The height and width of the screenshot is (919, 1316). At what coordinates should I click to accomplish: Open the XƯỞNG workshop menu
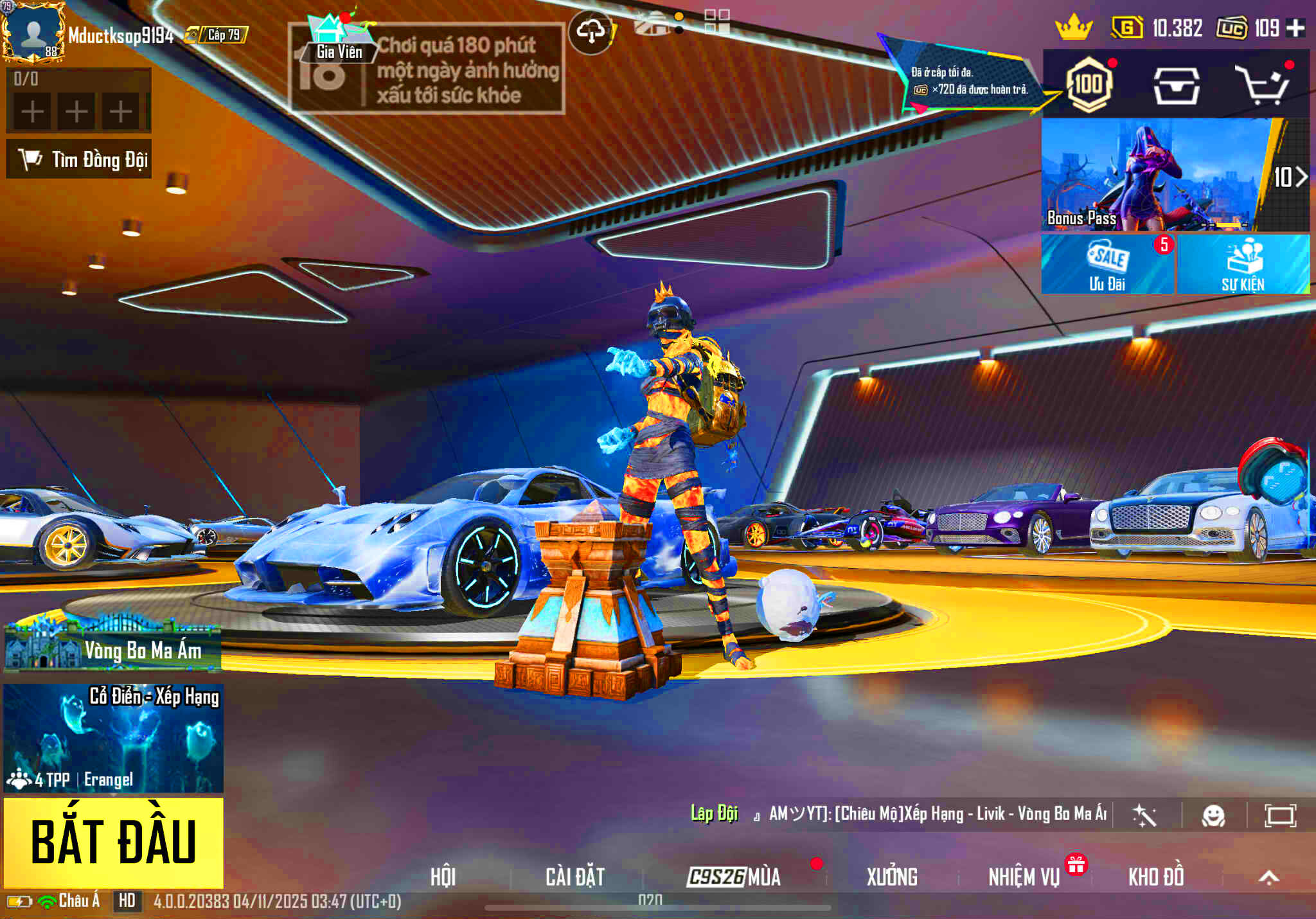(x=892, y=877)
